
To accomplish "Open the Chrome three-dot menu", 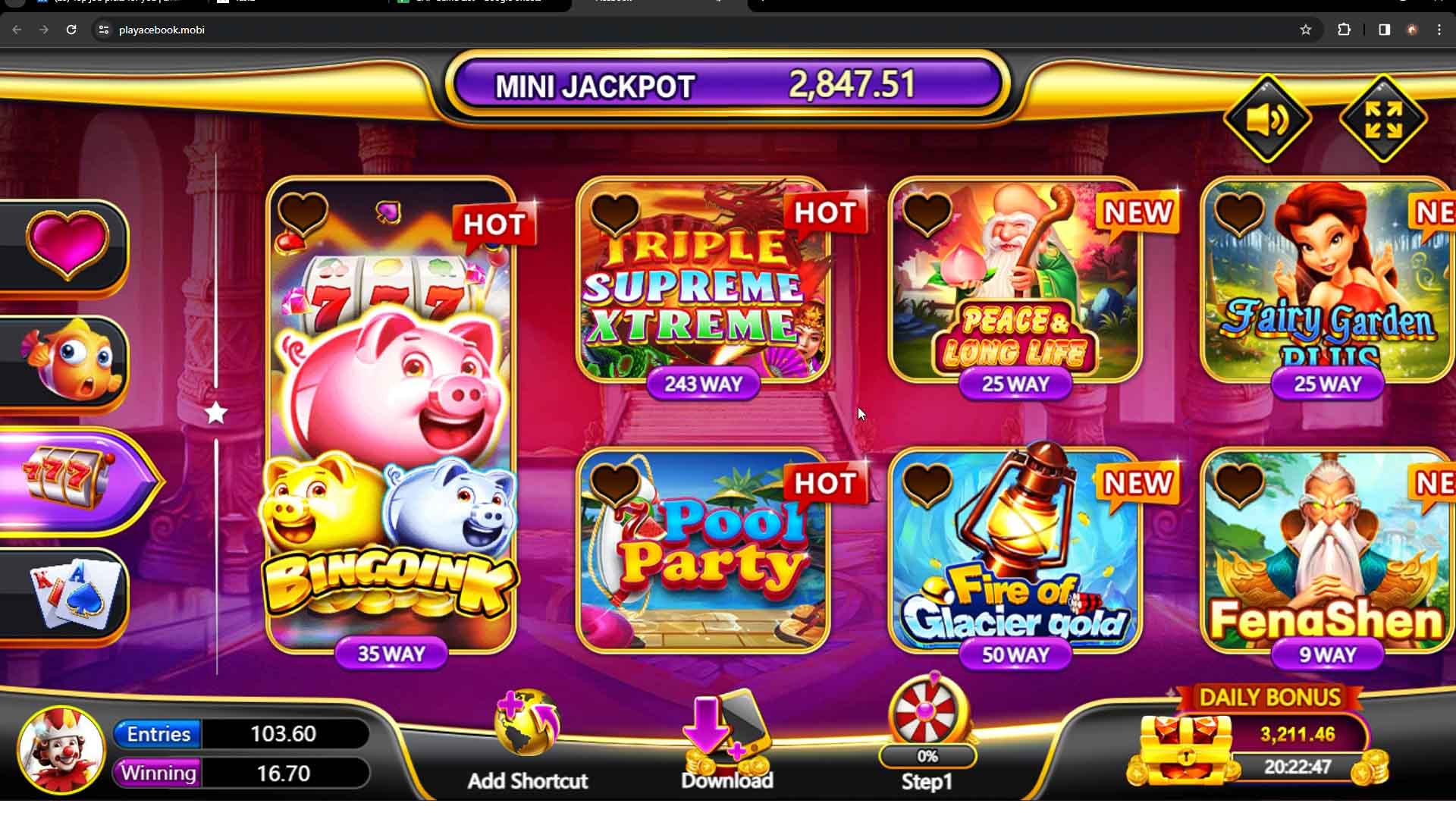I will coord(1439,30).
